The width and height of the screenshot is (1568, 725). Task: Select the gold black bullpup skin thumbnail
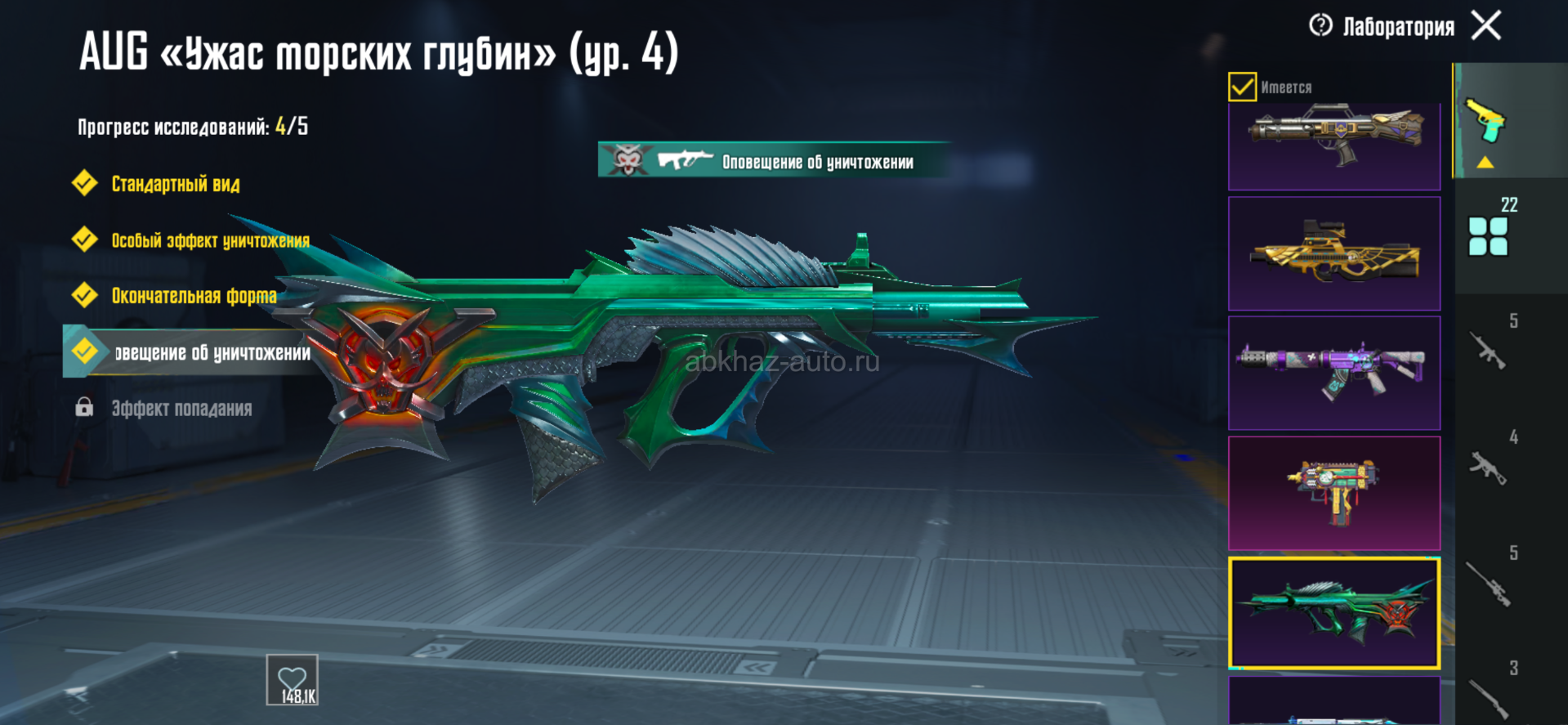click(1333, 253)
